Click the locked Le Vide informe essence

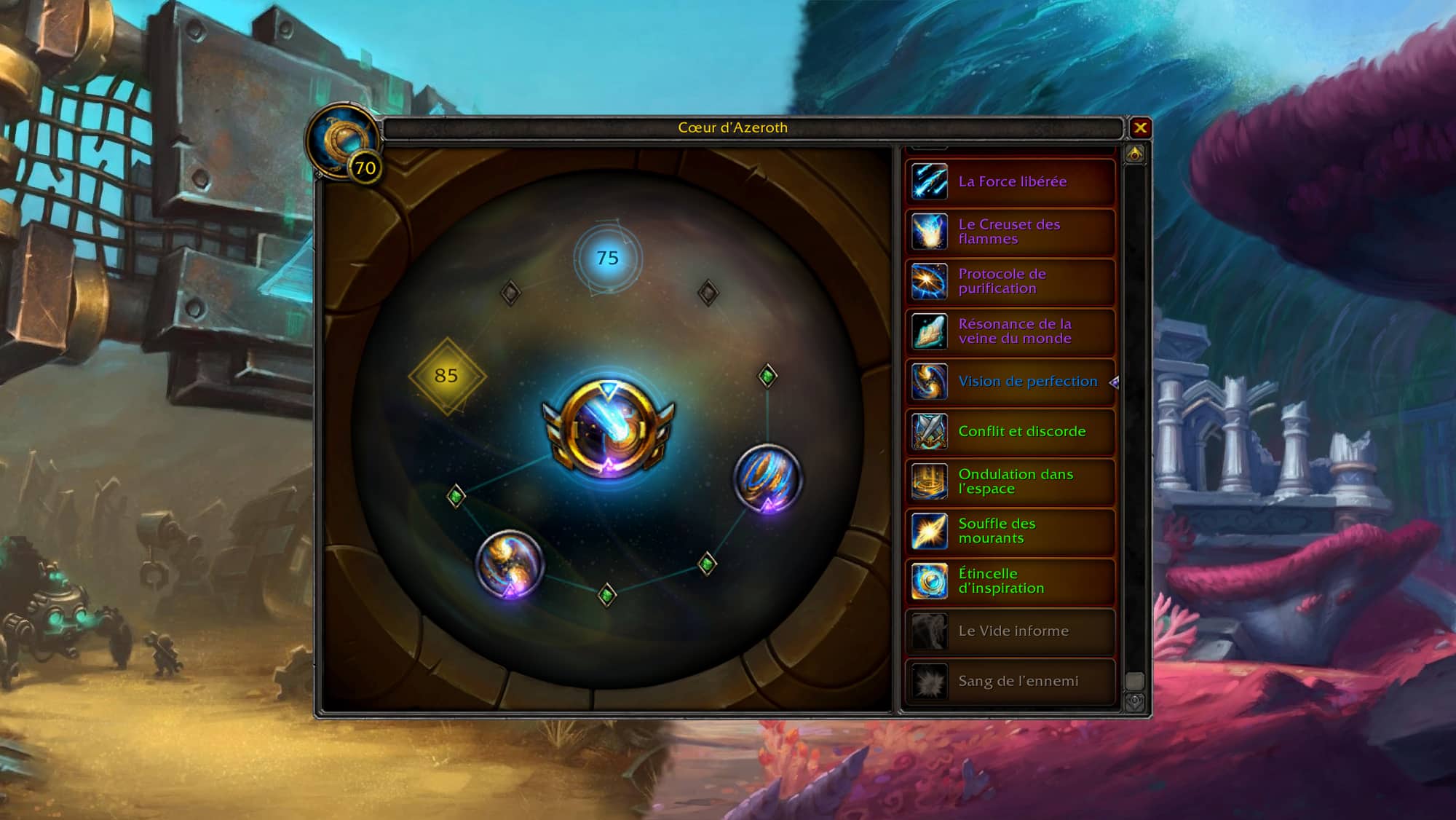click(x=1010, y=631)
